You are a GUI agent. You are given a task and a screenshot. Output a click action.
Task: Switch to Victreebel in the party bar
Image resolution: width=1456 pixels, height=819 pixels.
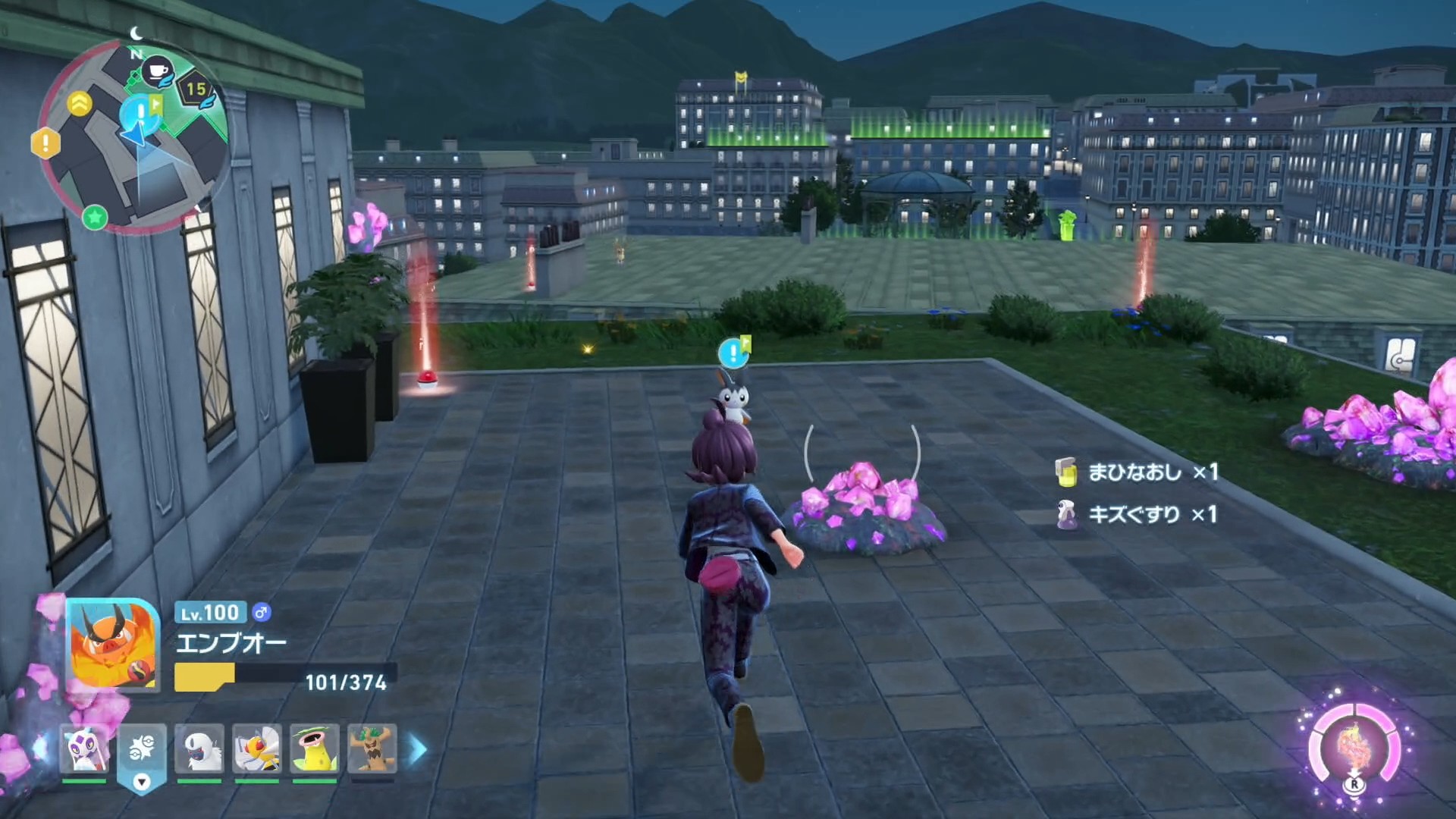315,749
